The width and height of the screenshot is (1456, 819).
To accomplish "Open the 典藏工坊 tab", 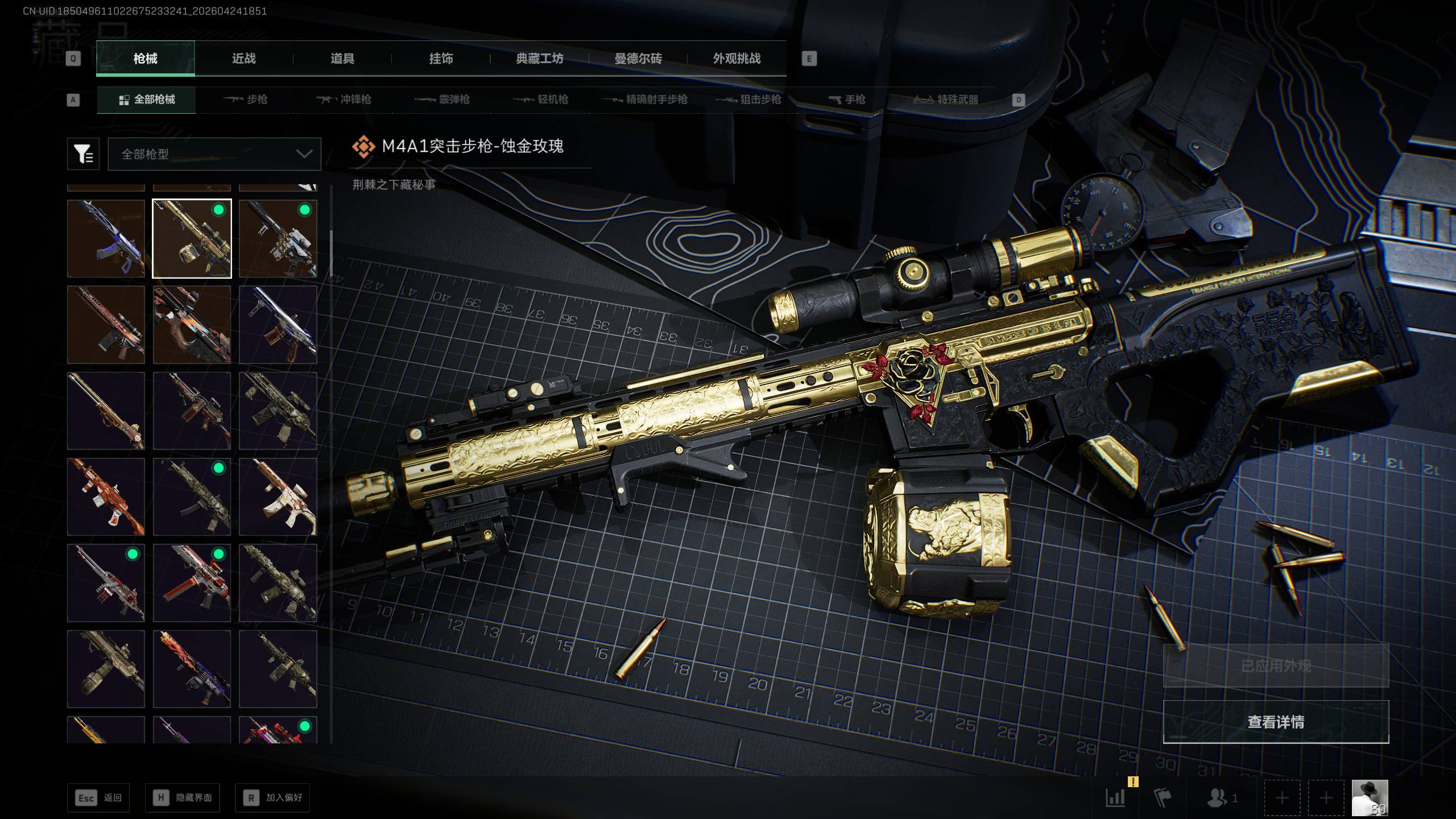I will (539, 59).
